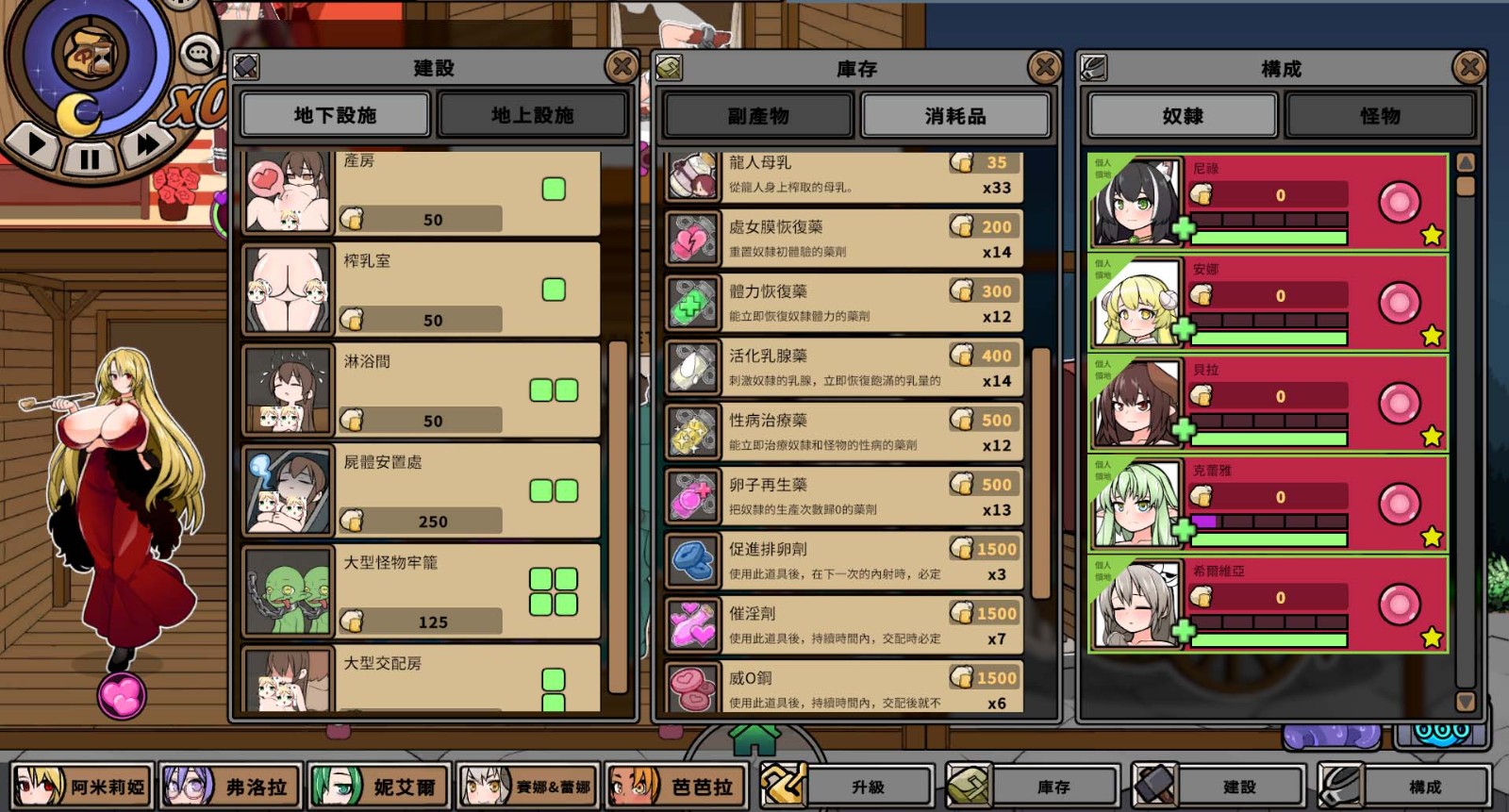Switch to the 地下設施 tab
The height and width of the screenshot is (812, 1509).
coord(335,115)
